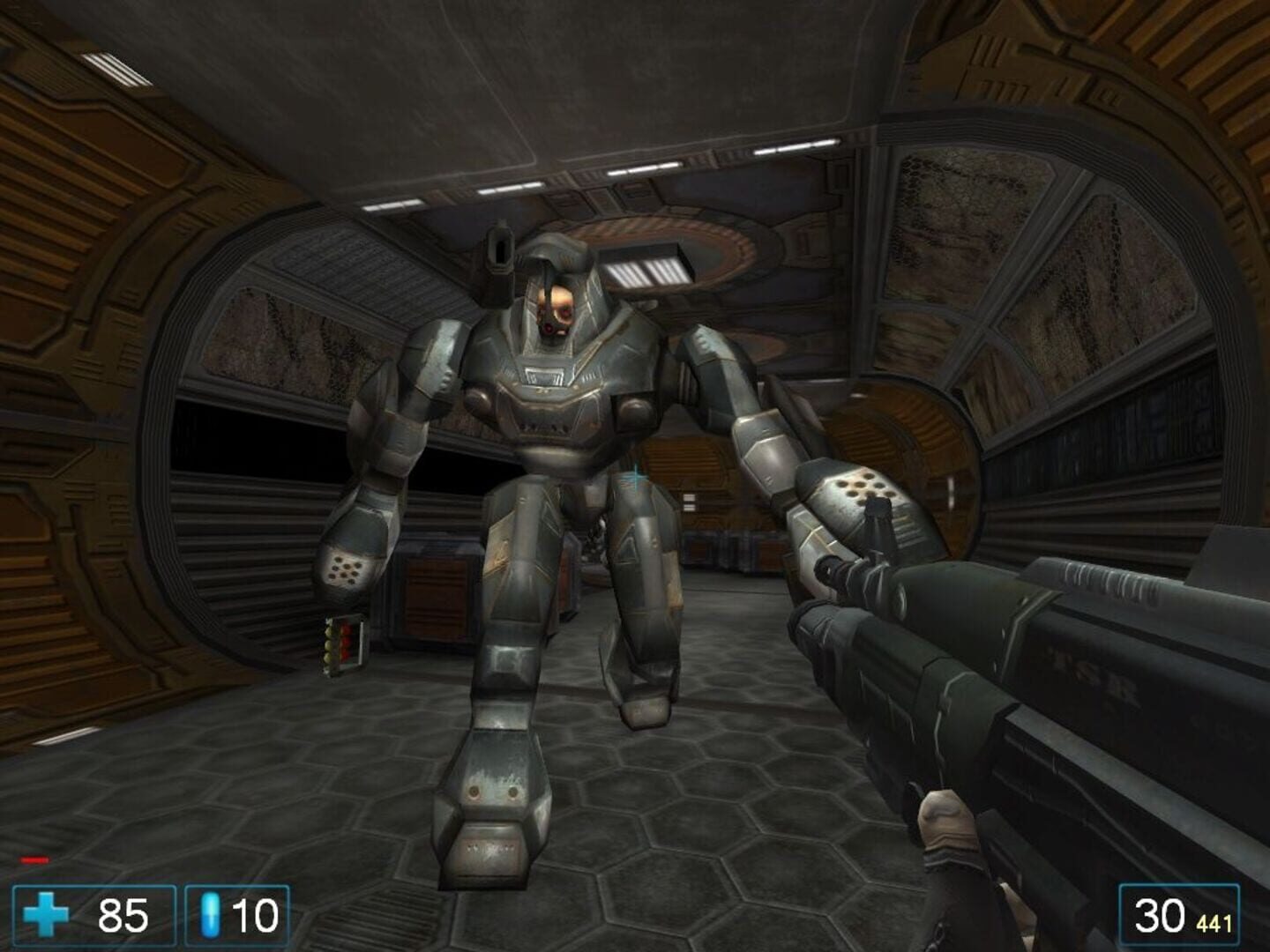
Task: Select the blue pill stimpack icon
Action: click(209, 917)
